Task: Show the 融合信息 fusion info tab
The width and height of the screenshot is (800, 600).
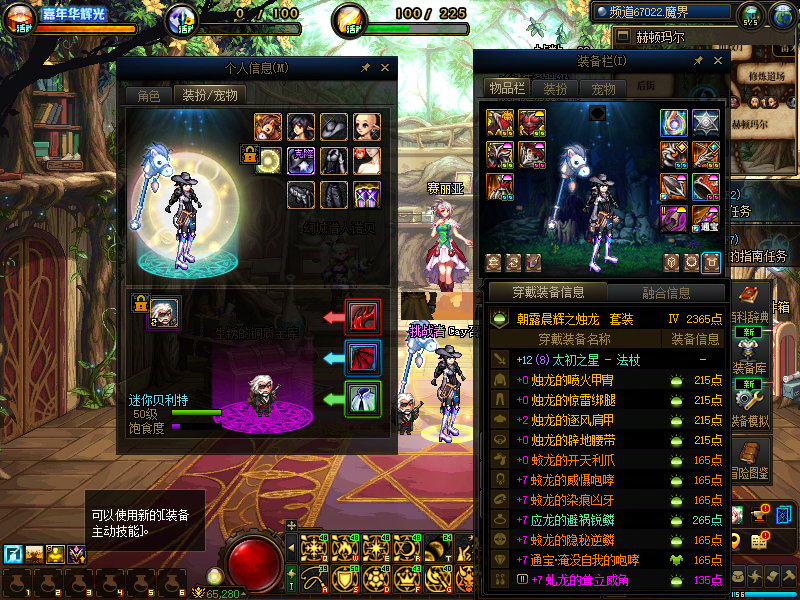Action: click(x=665, y=293)
